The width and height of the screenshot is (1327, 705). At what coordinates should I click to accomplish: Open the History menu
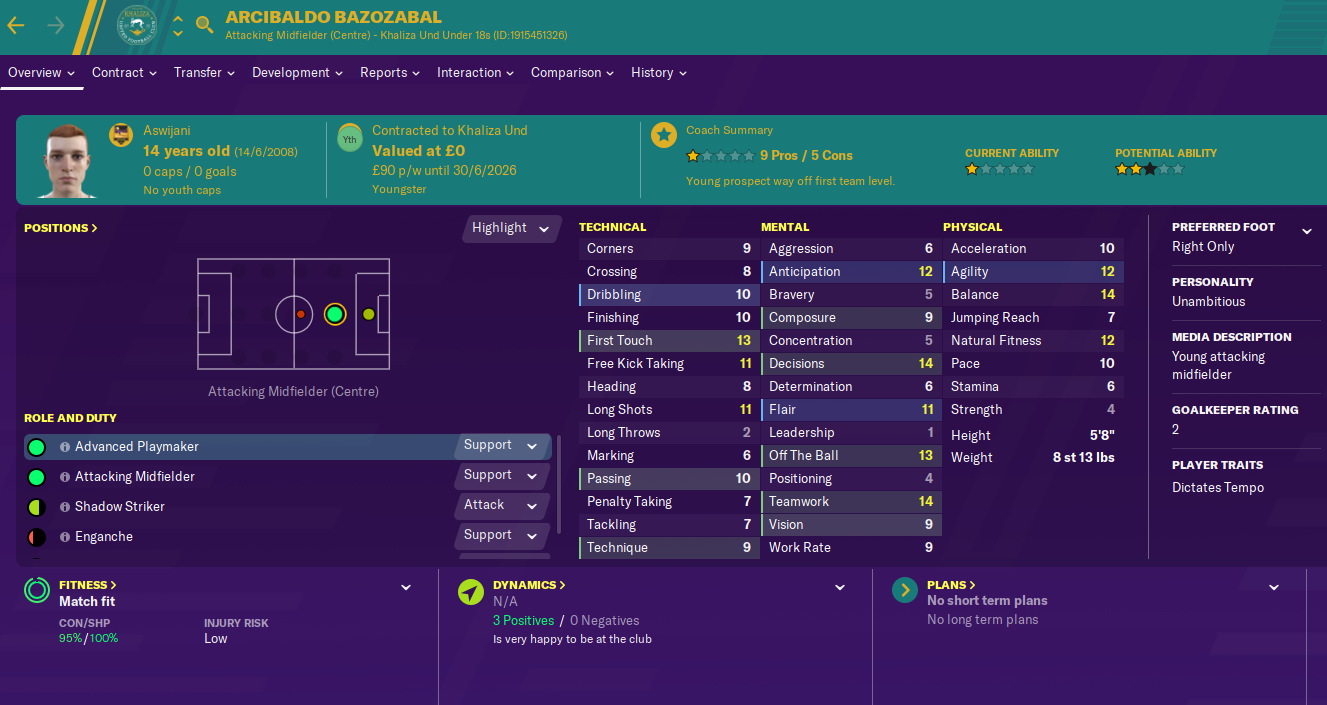tap(658, 72)
